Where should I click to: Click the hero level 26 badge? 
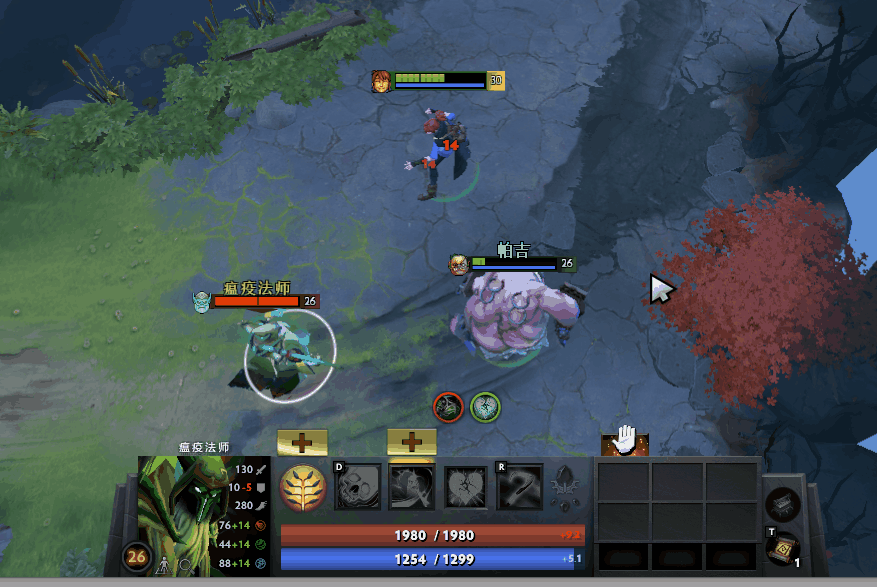[137, 557]
